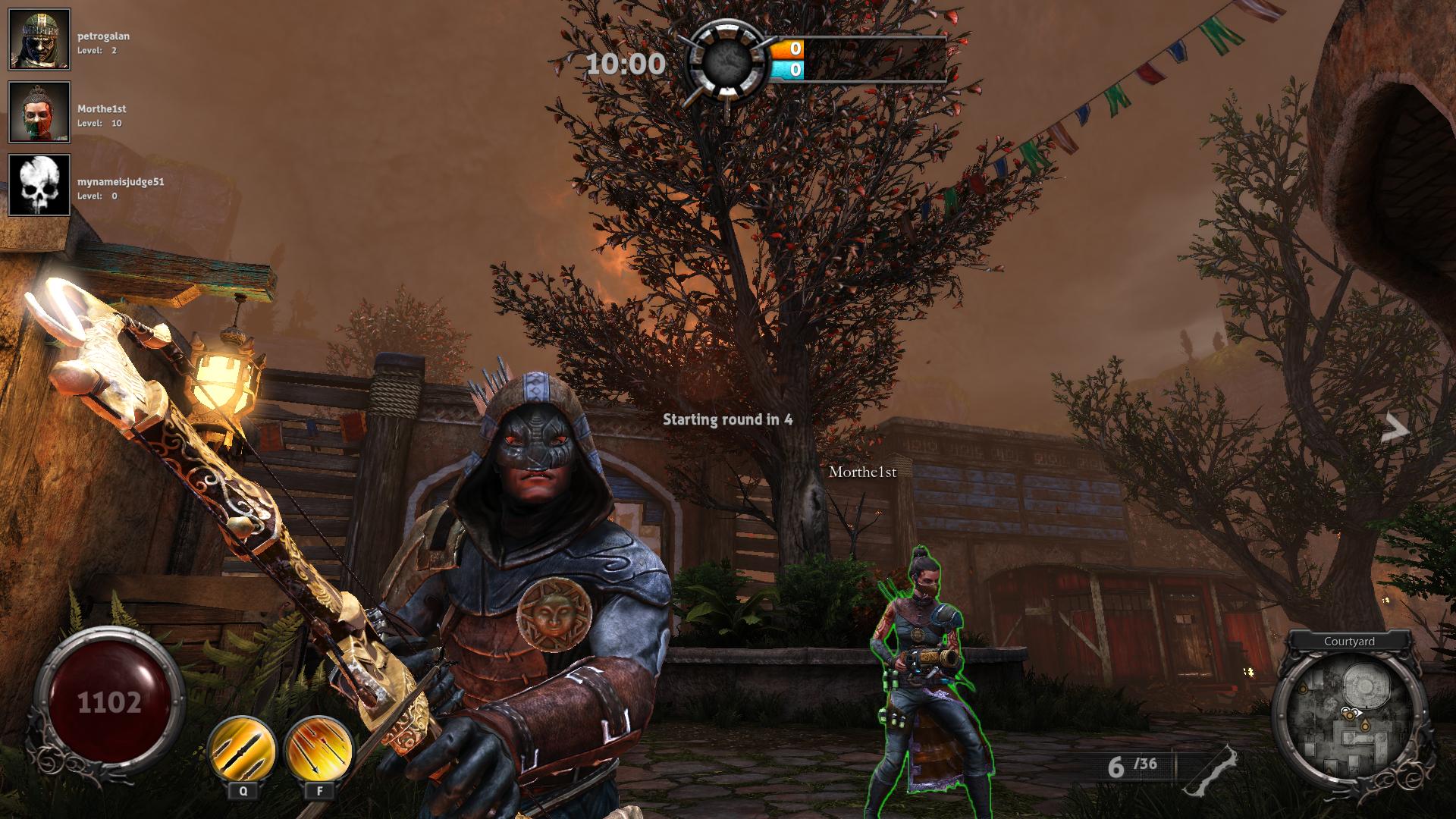Activate the Q arrow ability icon
1456x819 pixels.
point(242,748)
